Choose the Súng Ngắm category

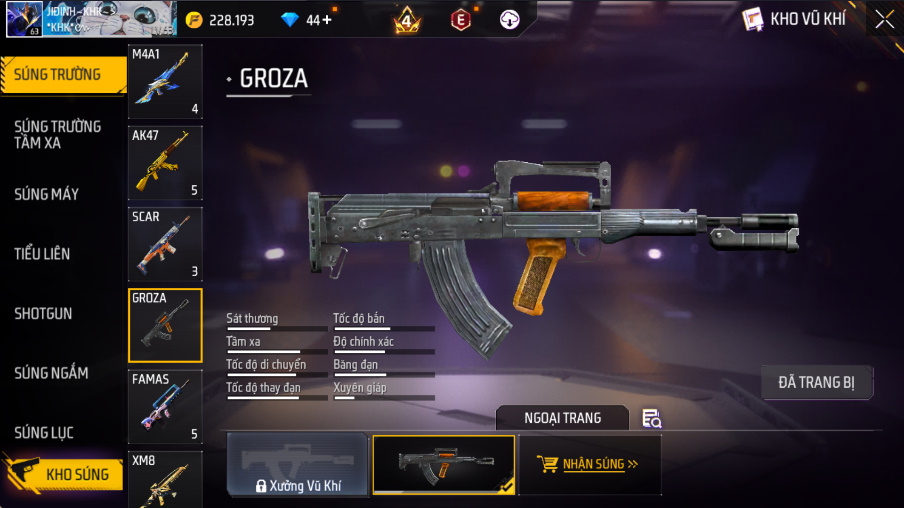click(x=51, y=373)
